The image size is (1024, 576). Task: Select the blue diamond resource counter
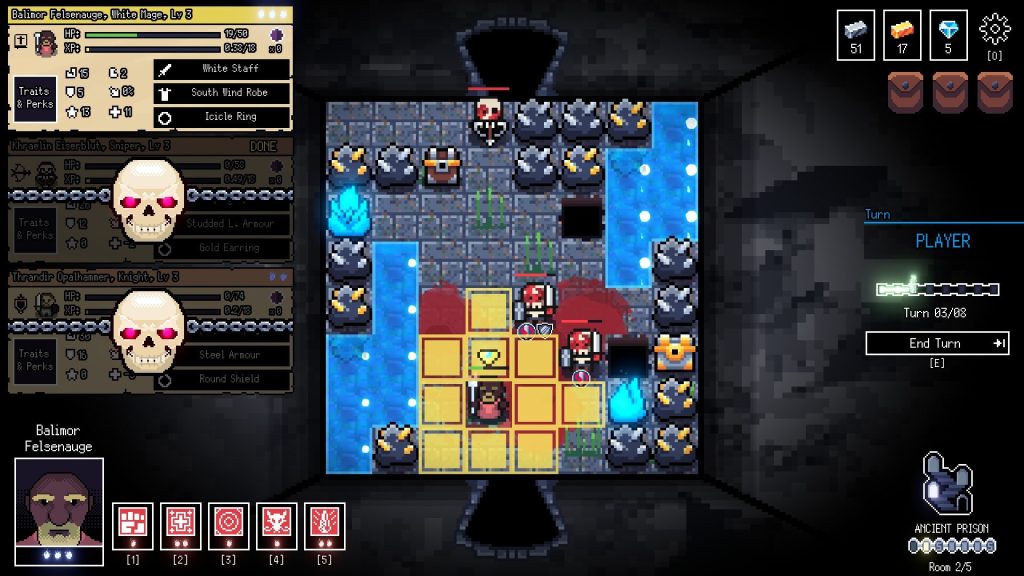(x=948, y=35)
